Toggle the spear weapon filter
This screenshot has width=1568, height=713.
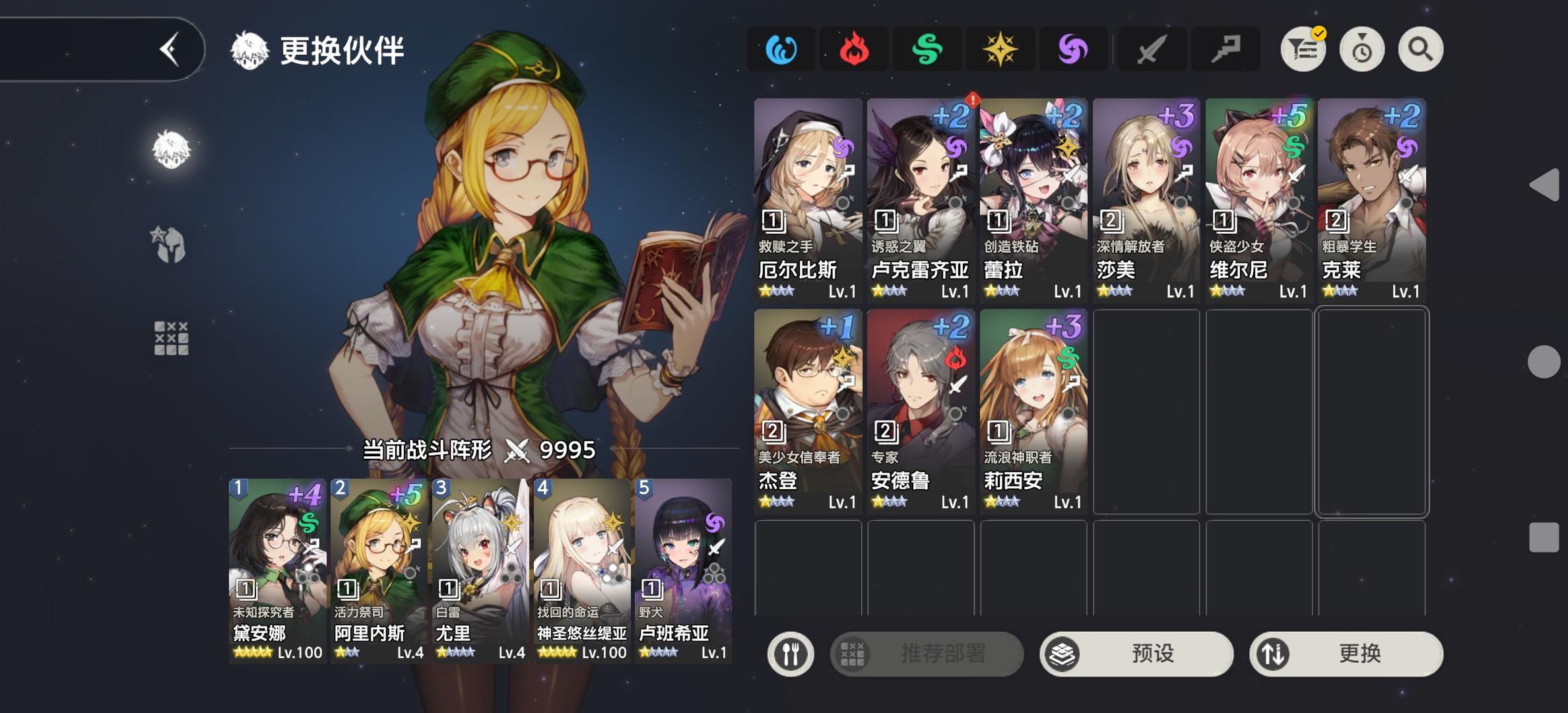click(1226, 48)
